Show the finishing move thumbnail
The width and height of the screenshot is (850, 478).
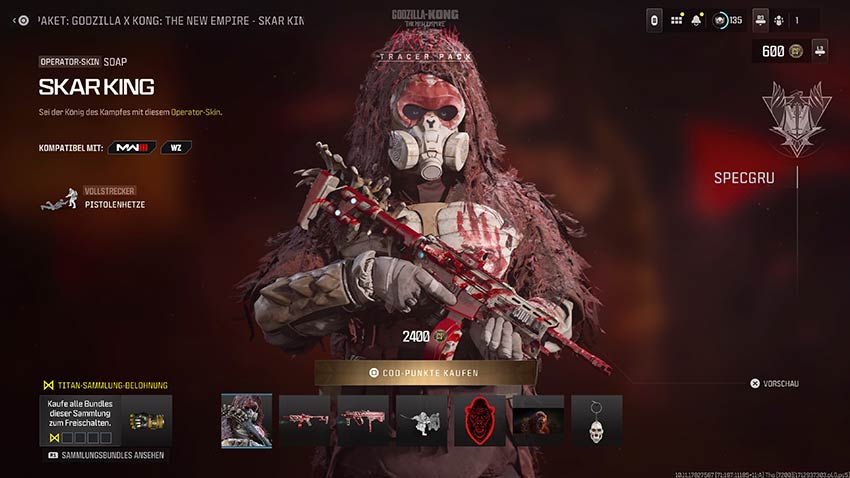421,420
